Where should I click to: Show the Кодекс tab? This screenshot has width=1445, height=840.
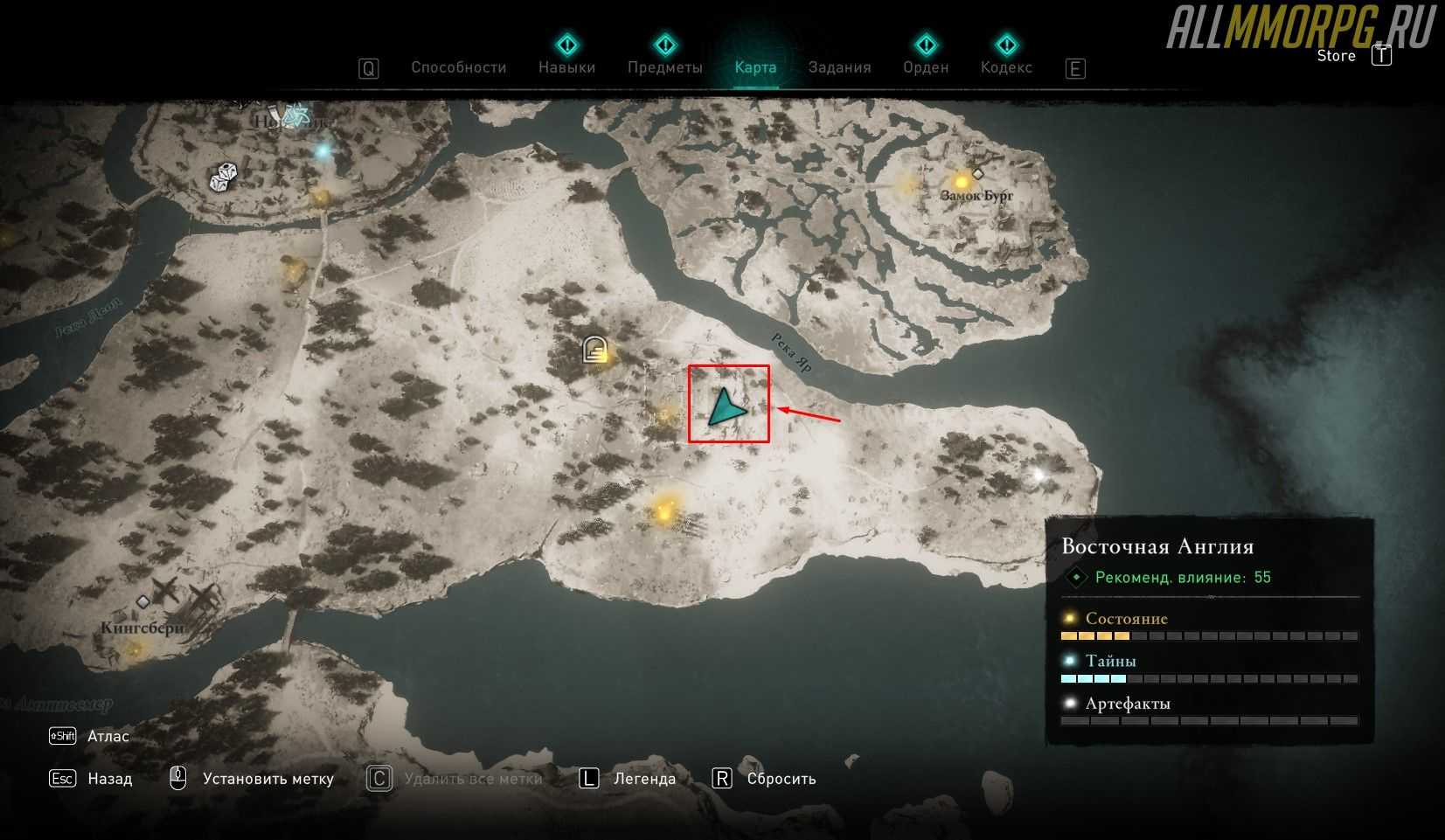pyautogui.click(x=1006, y=67)
